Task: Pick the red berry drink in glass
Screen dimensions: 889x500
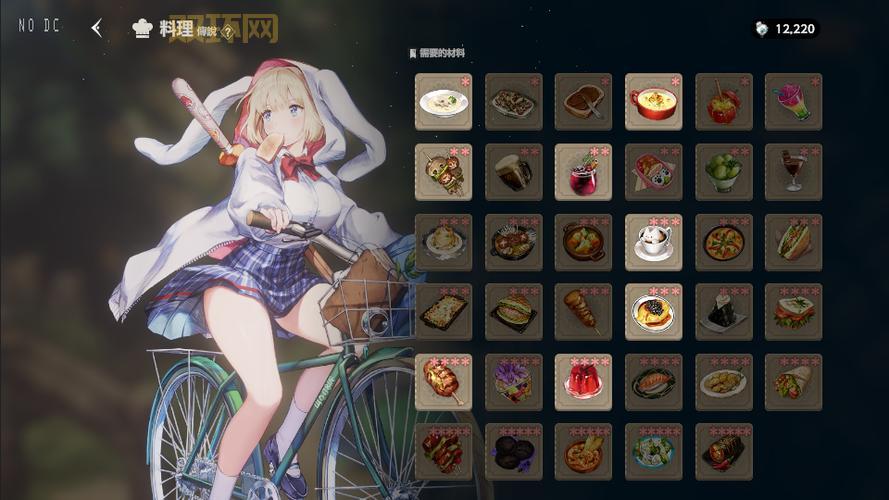Action: point(583,172)
